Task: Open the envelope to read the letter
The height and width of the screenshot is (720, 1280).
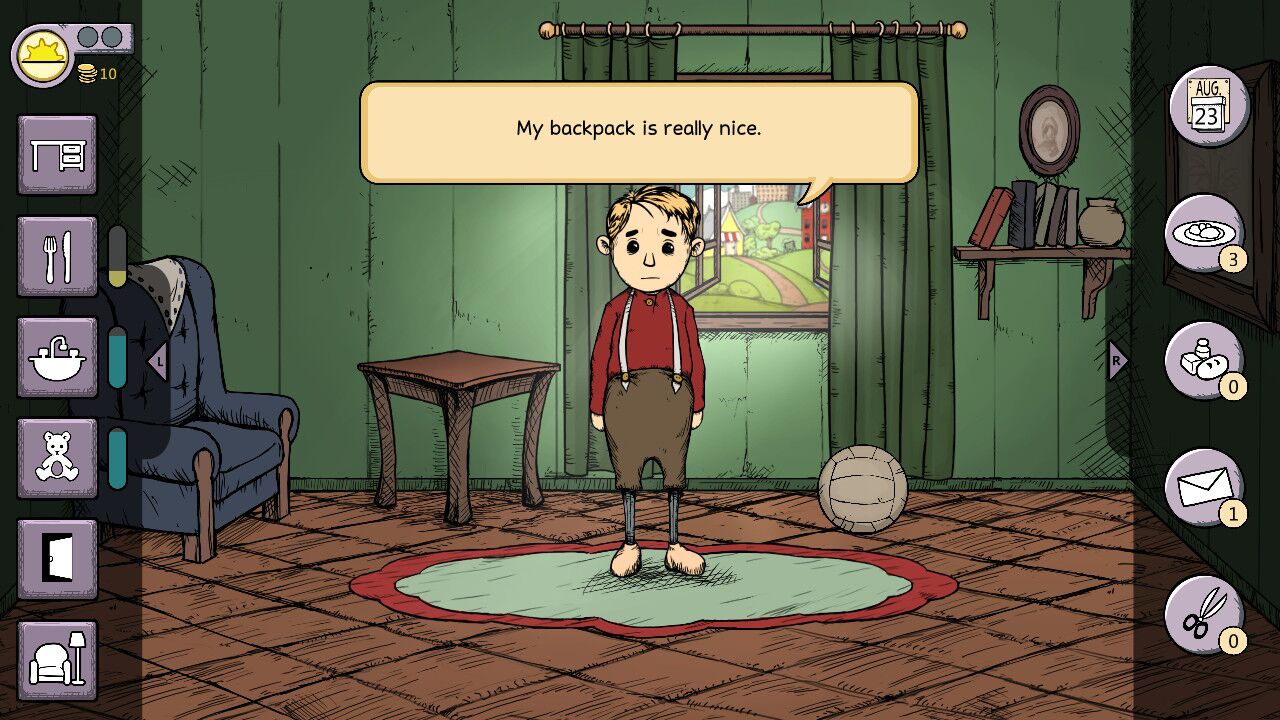Action: point(1205,490)
